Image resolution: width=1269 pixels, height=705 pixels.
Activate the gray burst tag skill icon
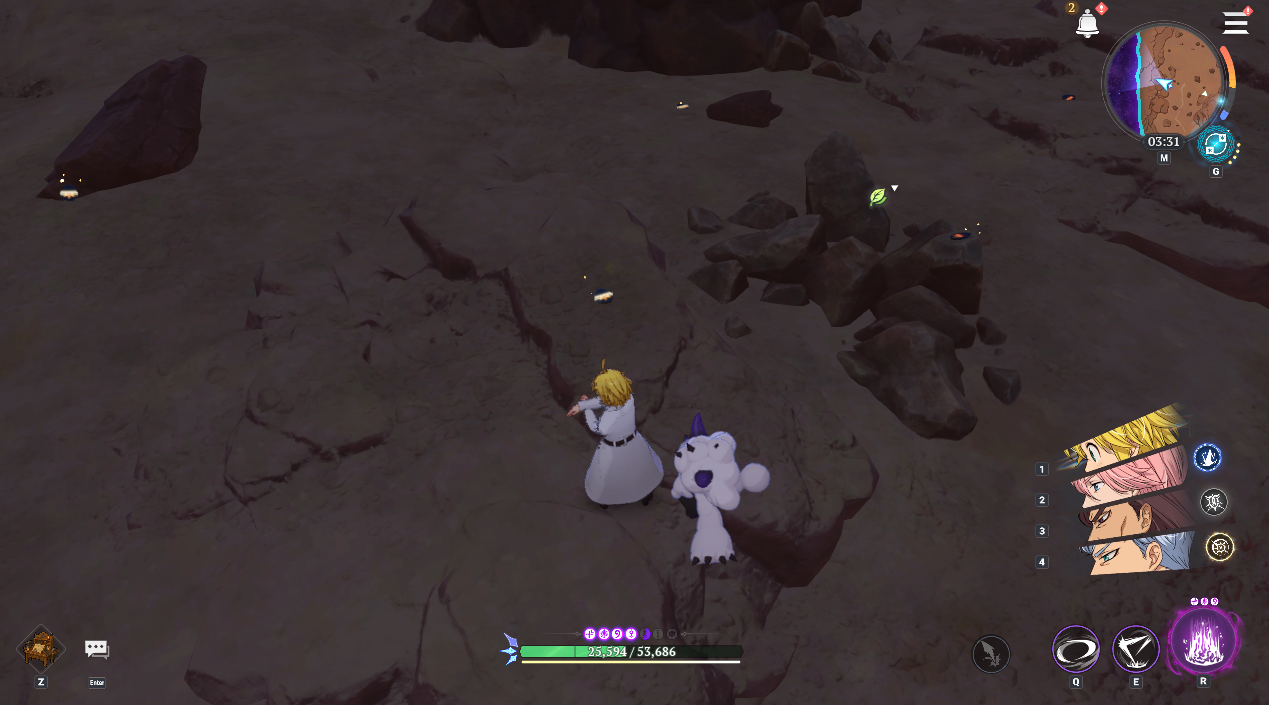coord(1213,502)
